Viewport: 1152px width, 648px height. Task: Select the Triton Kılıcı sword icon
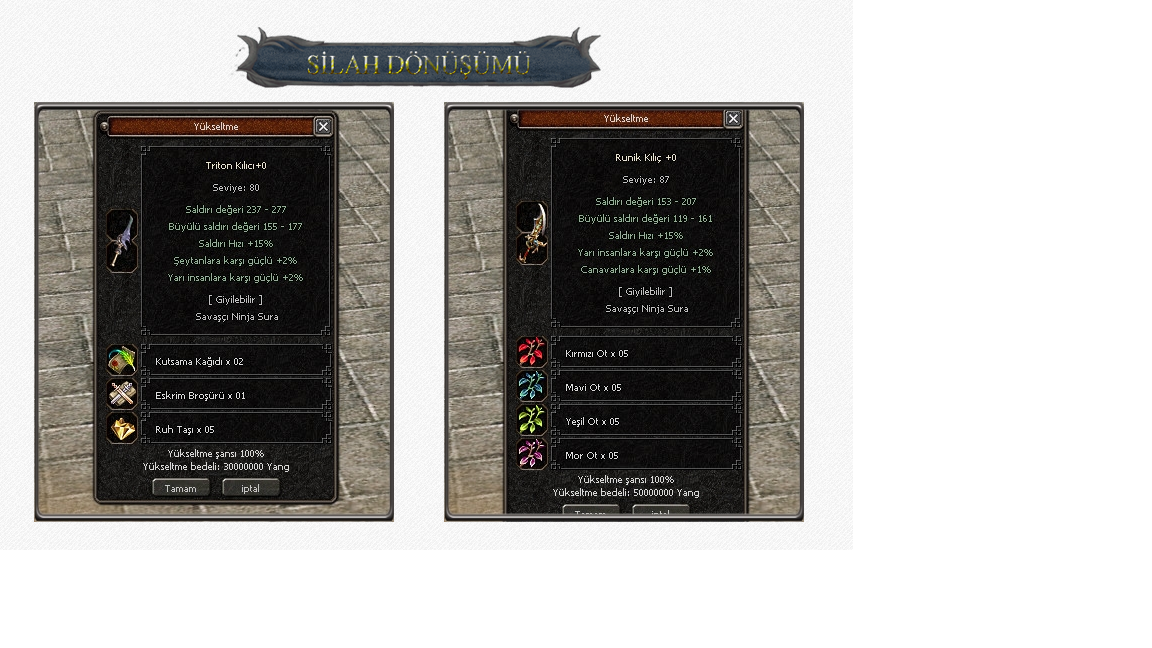122,241
